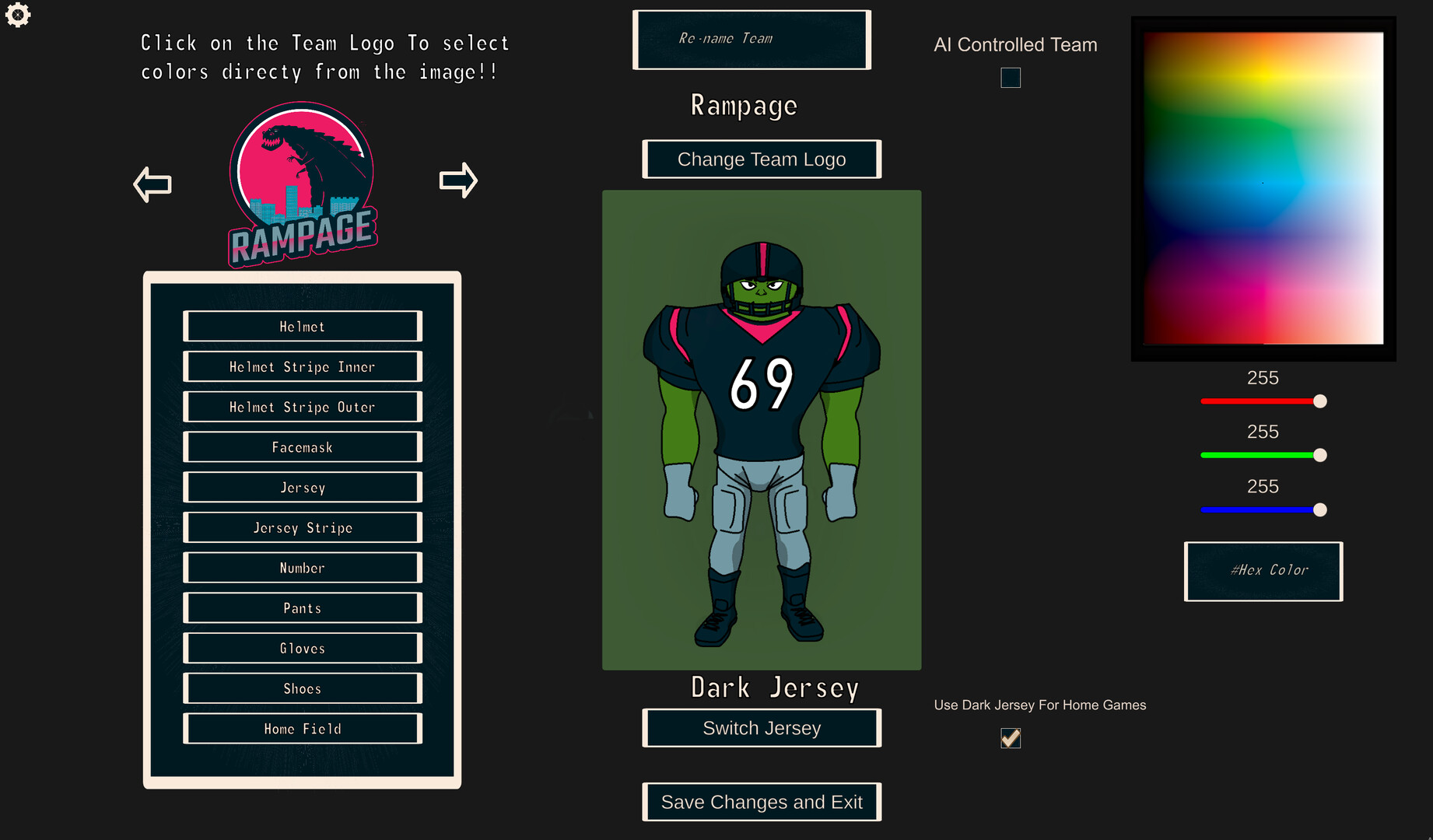Image resolution: width=1433 pixels, height=840 pixels.
Task: Open the Re-name Team field
Action: click(751, 39)
